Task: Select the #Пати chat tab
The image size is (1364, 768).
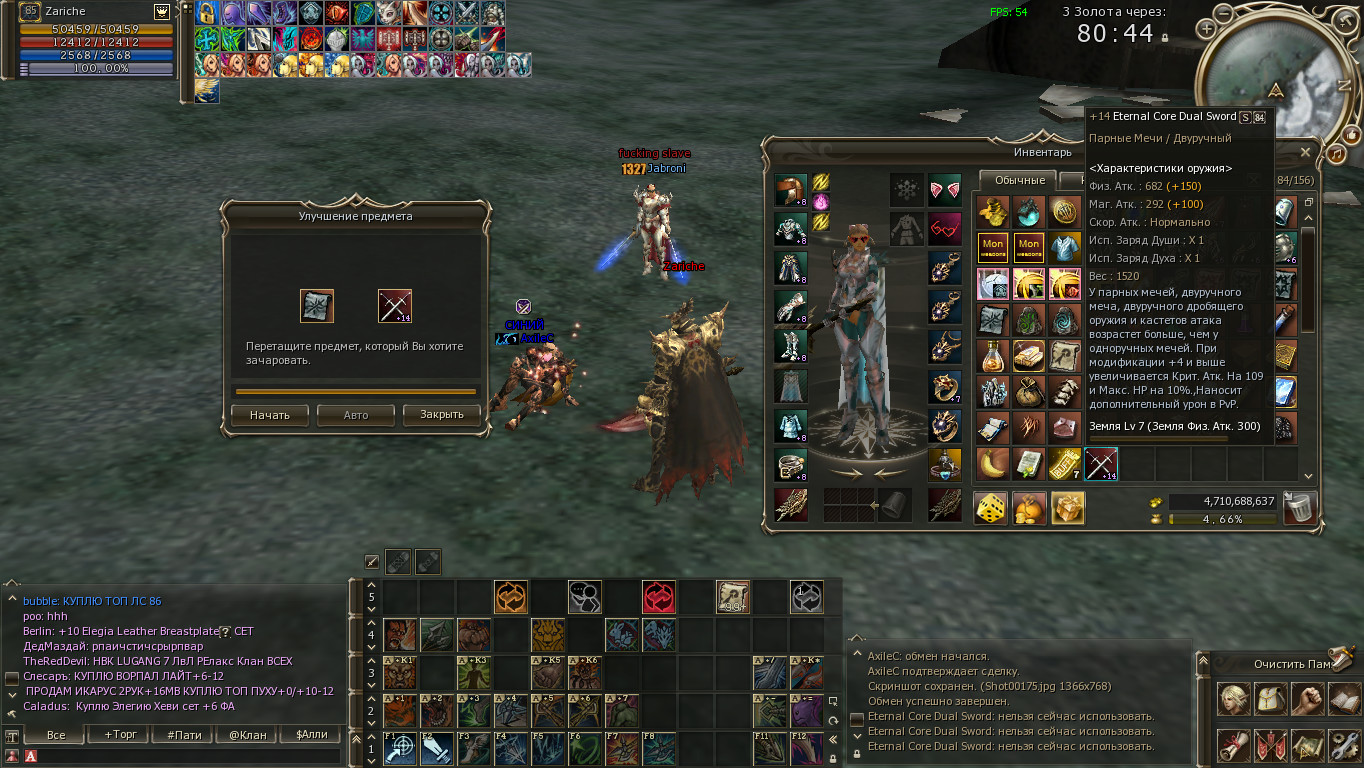Action: (184, 734)
